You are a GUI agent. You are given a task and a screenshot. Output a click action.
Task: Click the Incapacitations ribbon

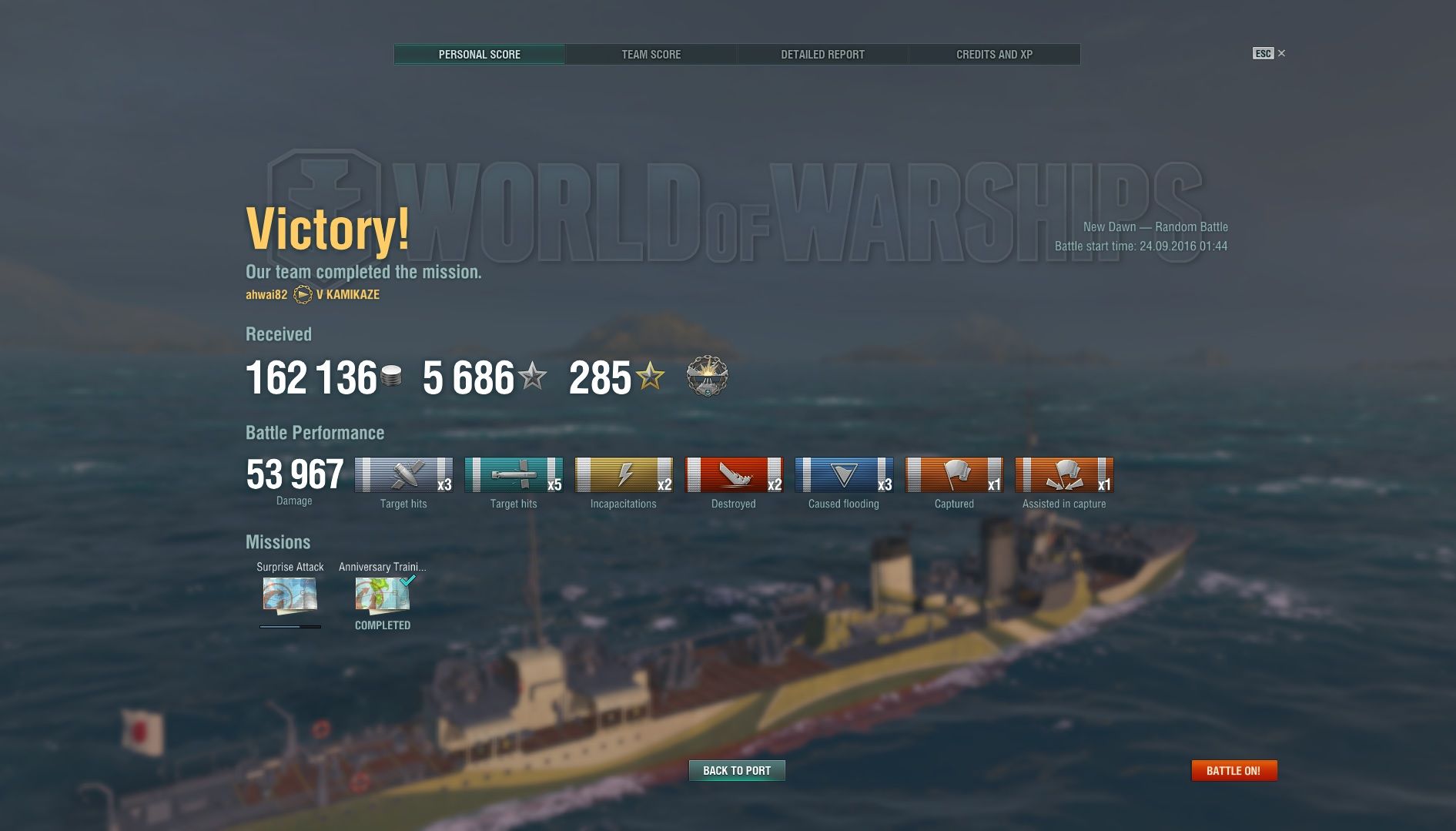coord(624,475)
